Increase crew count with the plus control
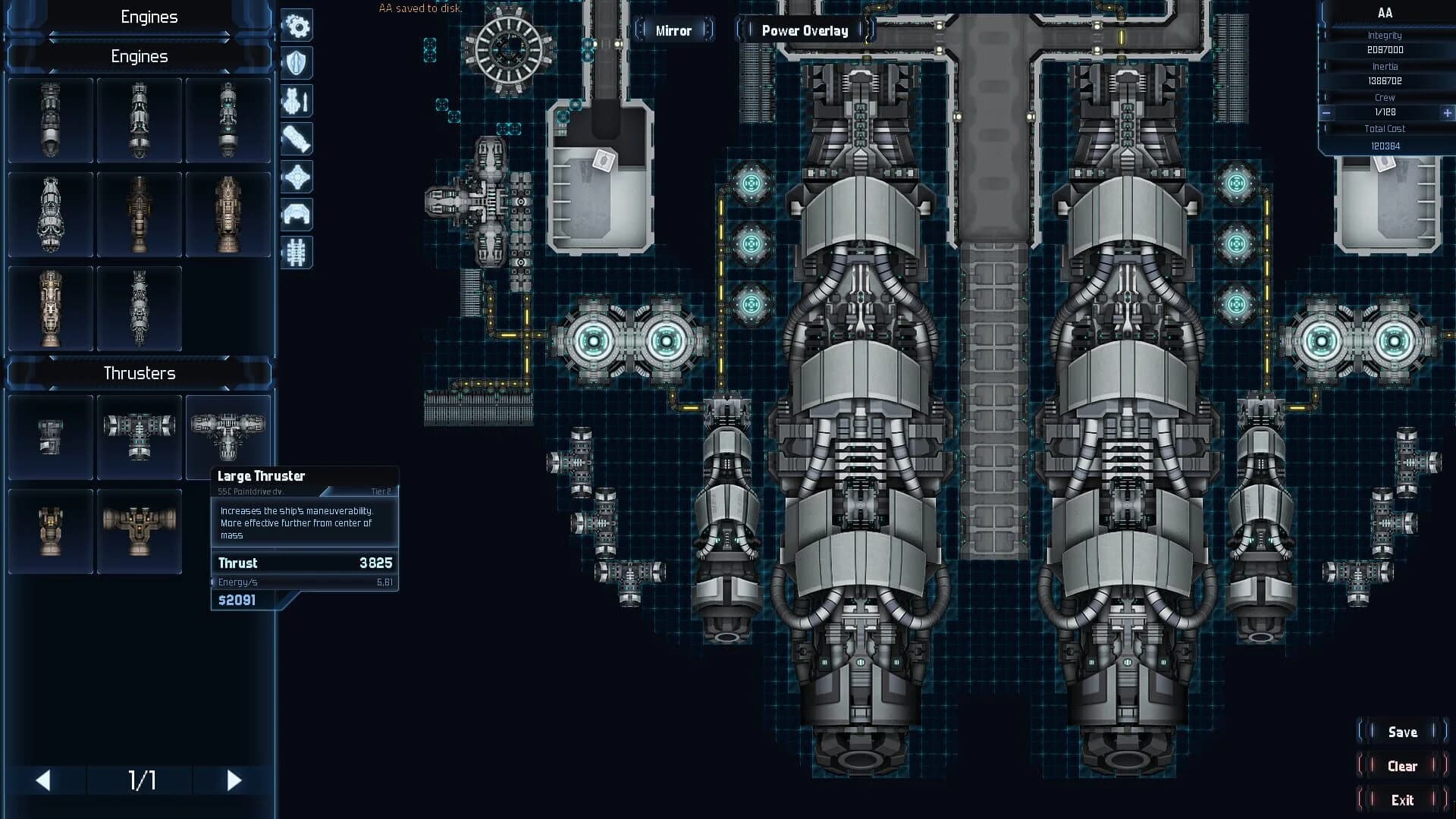 coord(1444,112)
